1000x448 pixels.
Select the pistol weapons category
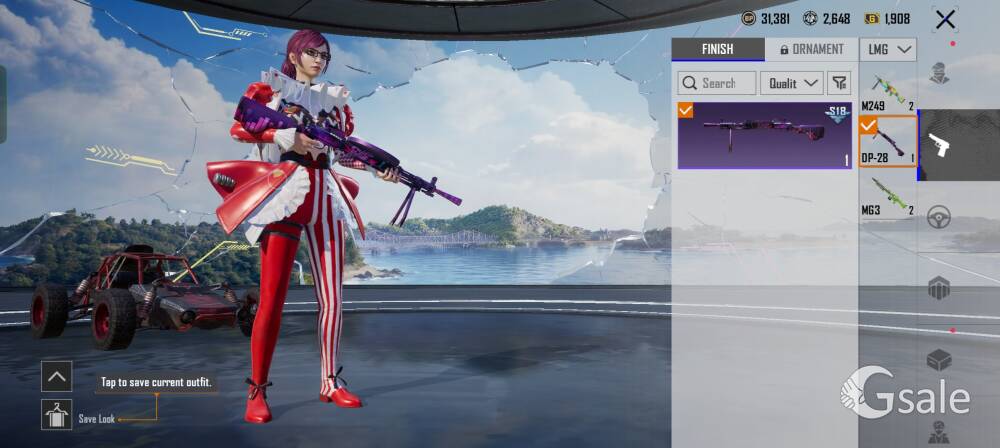click(x=939, y=145)
